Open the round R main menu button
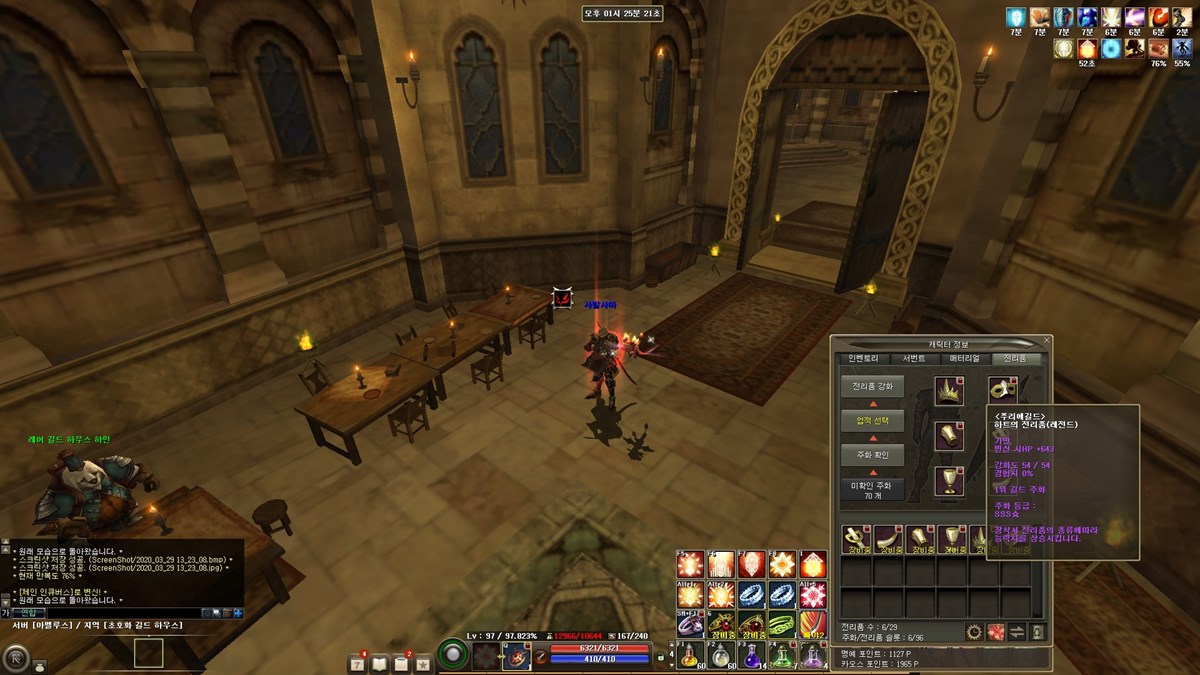 pyautogui.click(x=14, y=657)
